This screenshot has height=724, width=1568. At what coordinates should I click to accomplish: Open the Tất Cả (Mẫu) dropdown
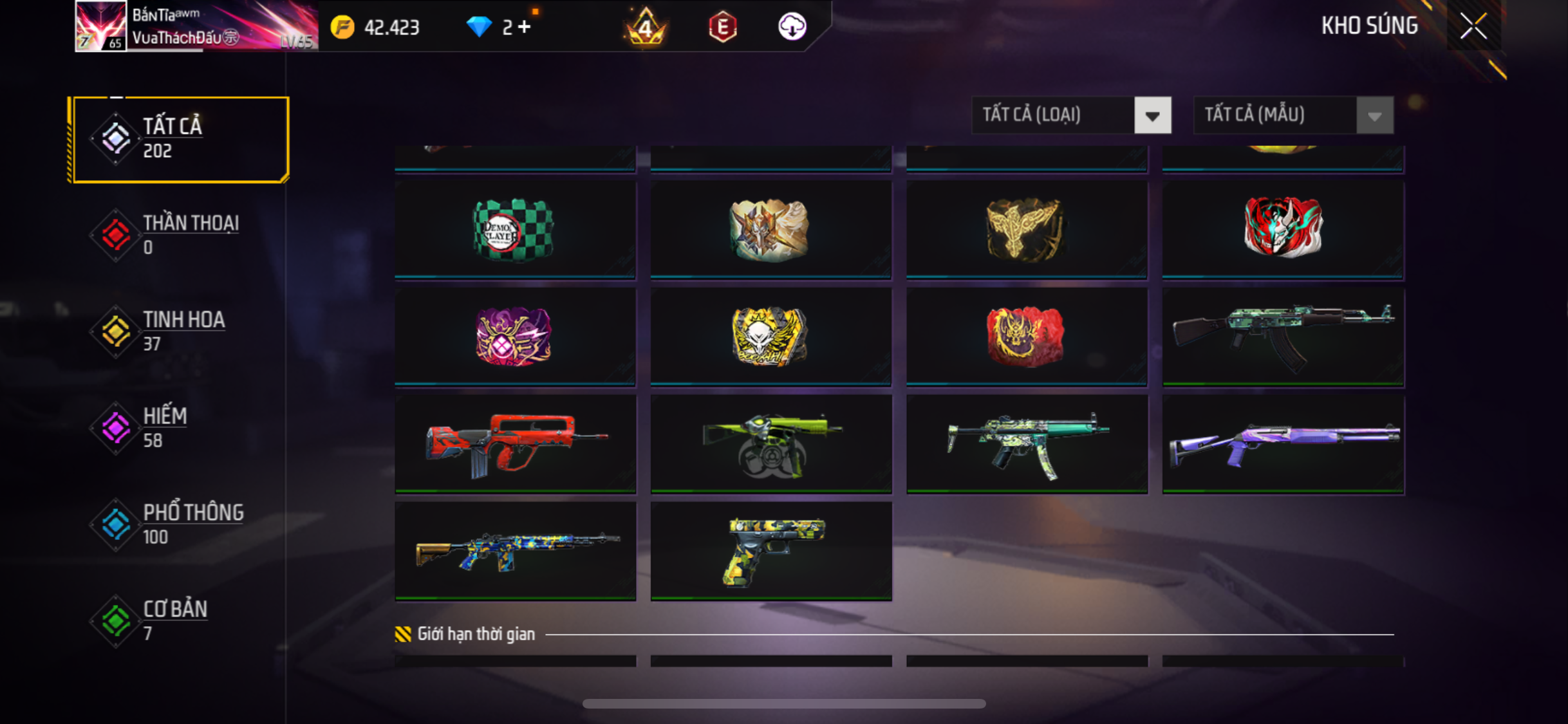[x=1293, y=115]
